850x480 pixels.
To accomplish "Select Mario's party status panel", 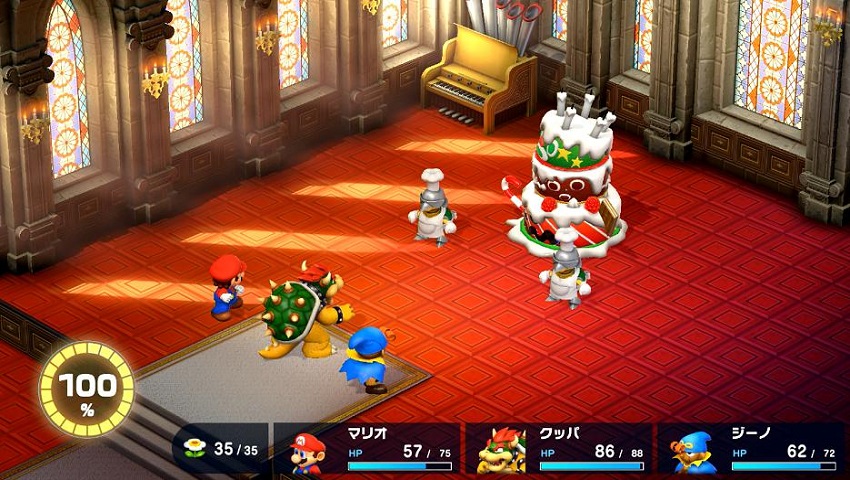I will [368, 448].
